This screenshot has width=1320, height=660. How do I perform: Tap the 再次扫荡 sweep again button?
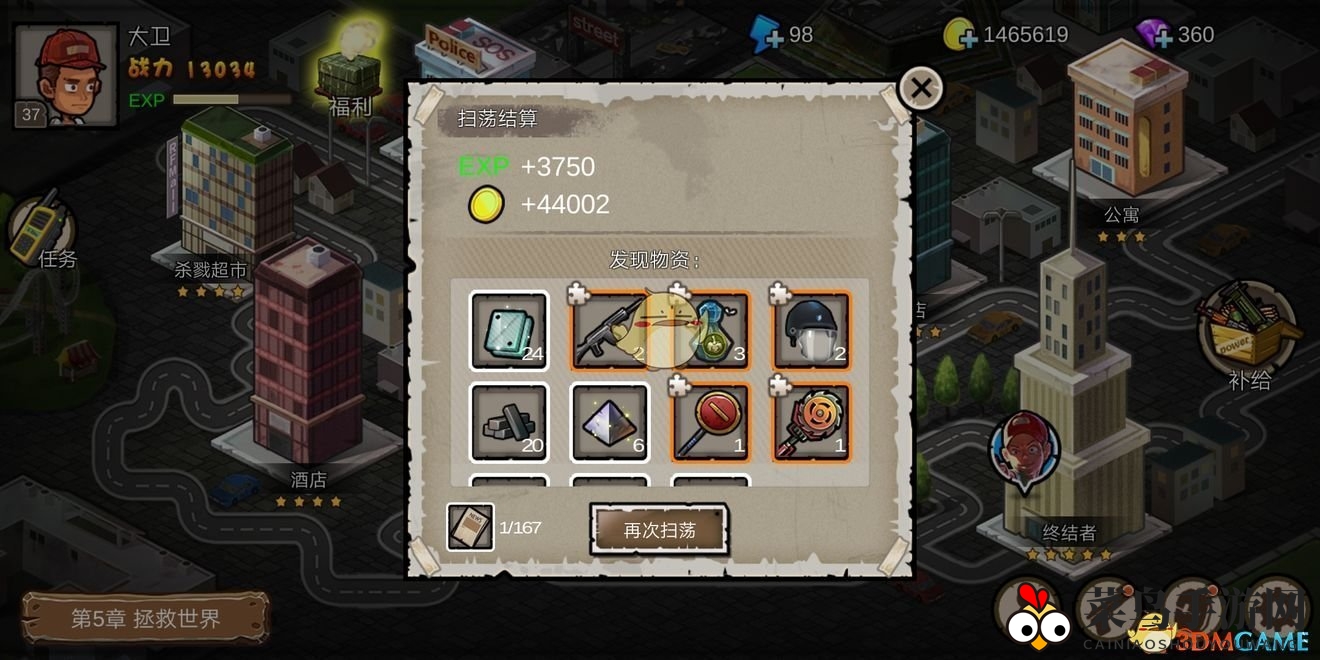[659, 530]
